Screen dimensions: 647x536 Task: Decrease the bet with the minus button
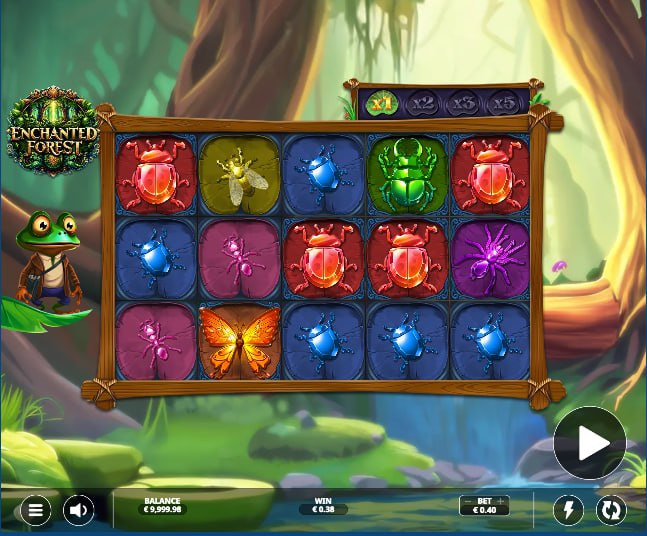click(x=467, y=501)
